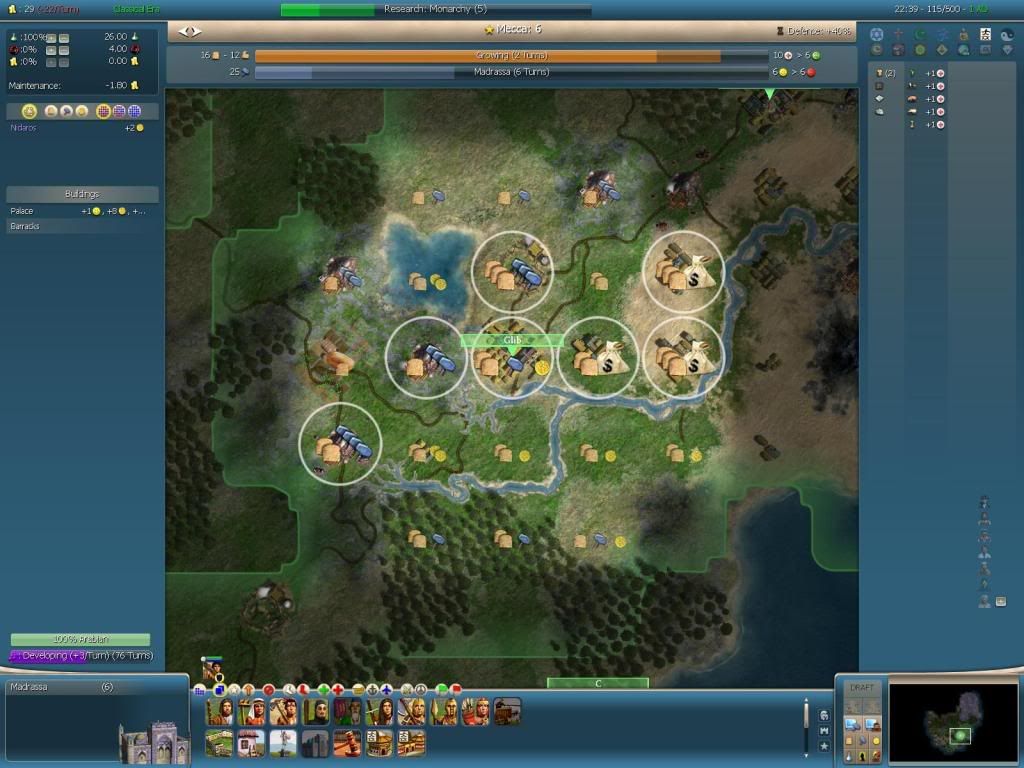Toggle the star button beside the build list
This screenshot has height=768, width=1024.
(823, 746)
